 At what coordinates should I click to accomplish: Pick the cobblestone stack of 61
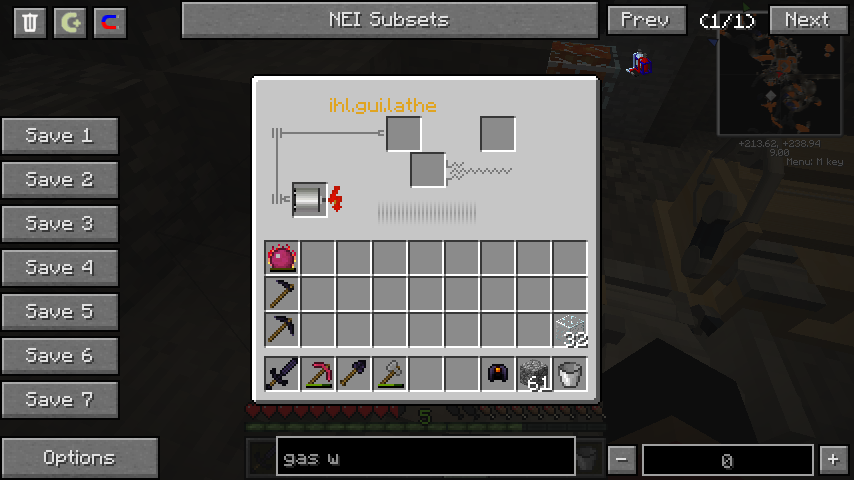tap(534, 374)
